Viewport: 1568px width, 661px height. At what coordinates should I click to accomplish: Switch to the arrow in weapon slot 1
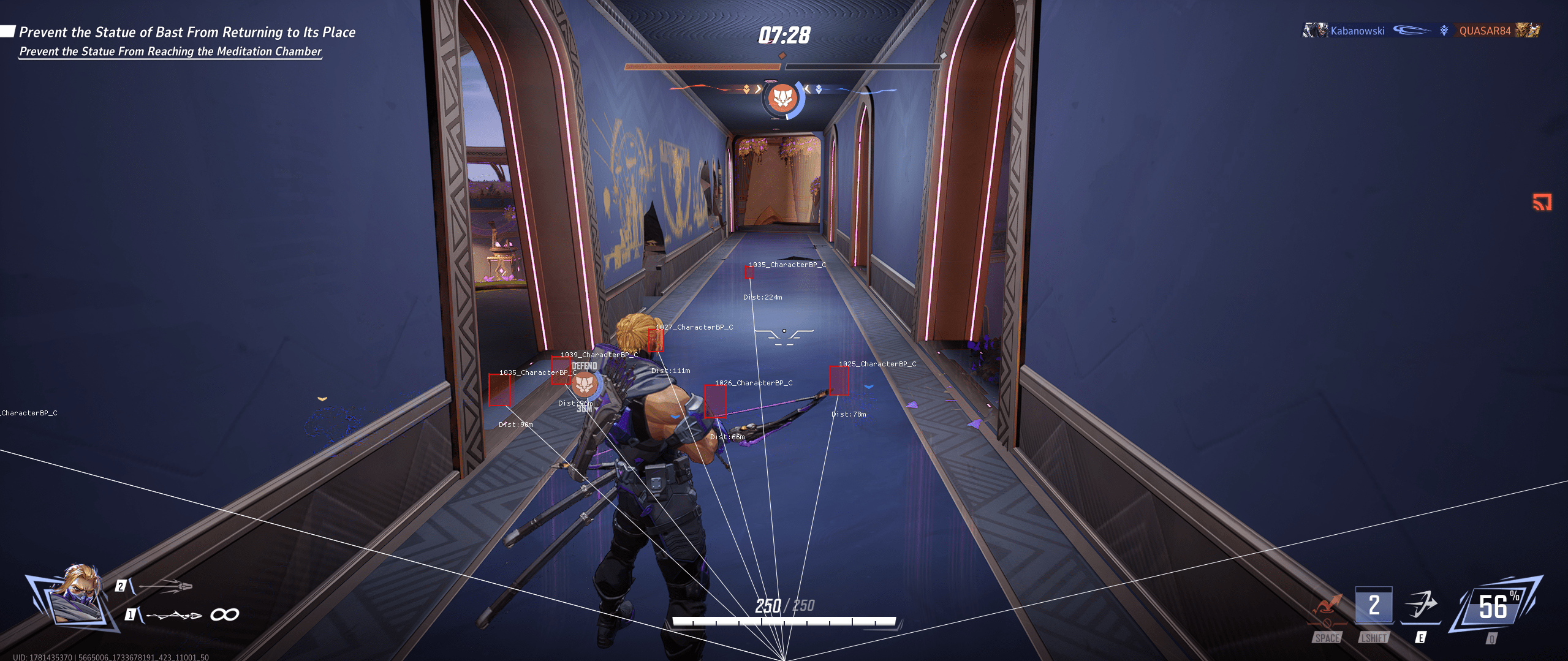[x=174, y=614]
